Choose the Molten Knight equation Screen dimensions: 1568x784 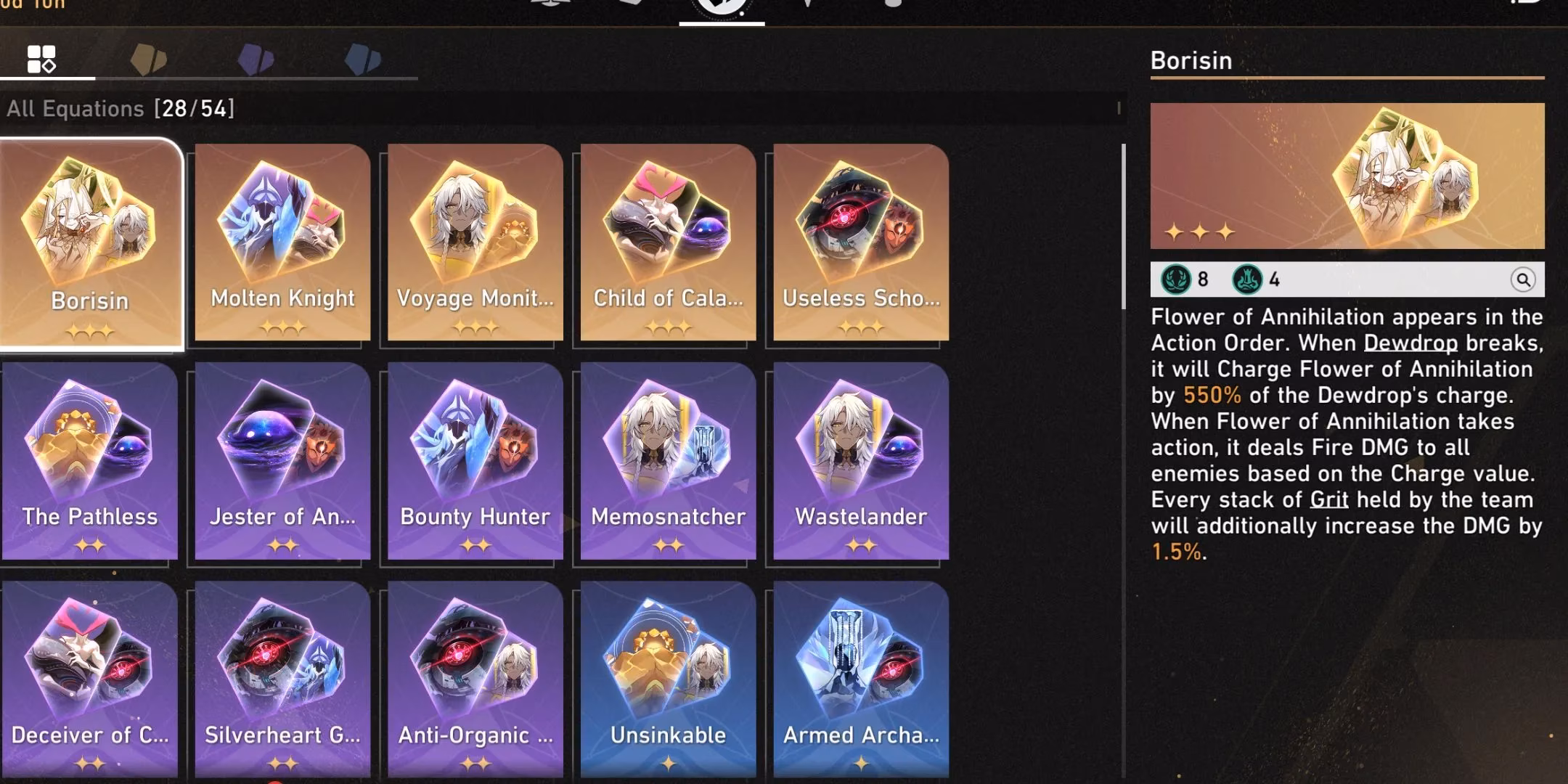282,243
